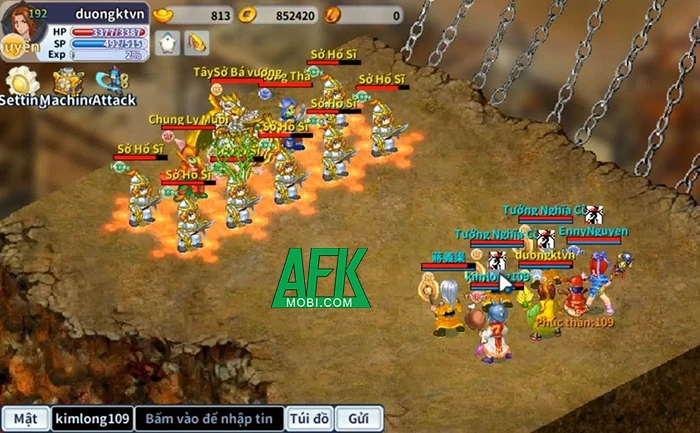
Task: Open the Machine menu icon
Action: point(67,81)
